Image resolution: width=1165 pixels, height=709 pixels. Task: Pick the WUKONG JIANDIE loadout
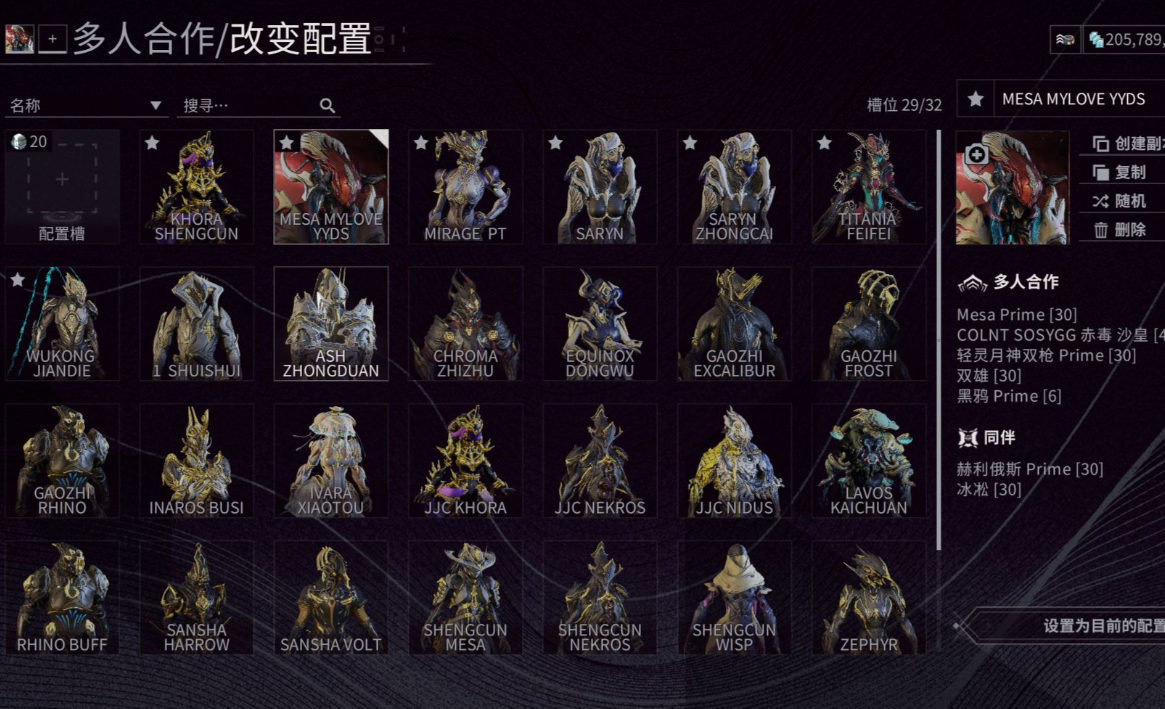pos(62,324)
